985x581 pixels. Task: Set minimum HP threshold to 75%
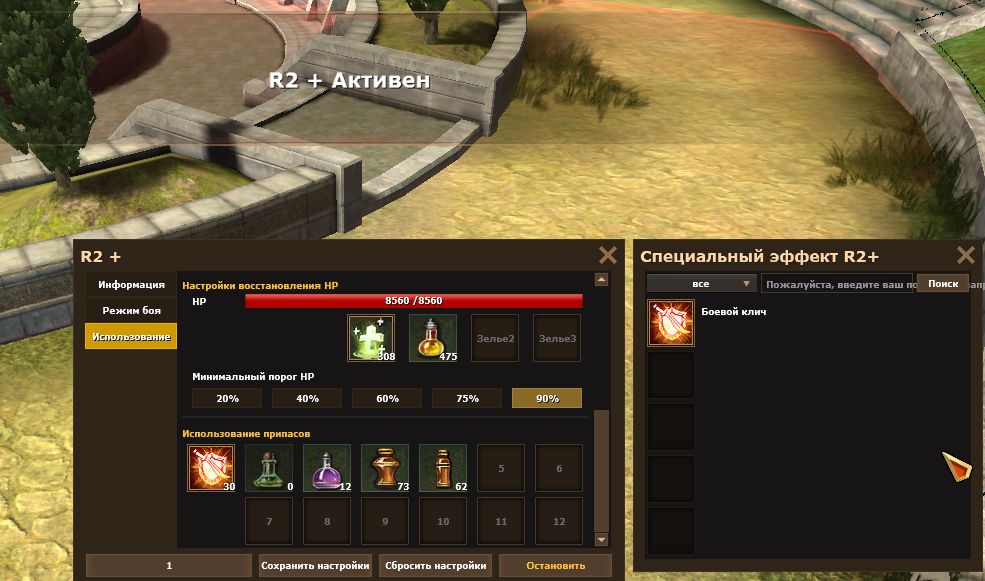(467, 398)
